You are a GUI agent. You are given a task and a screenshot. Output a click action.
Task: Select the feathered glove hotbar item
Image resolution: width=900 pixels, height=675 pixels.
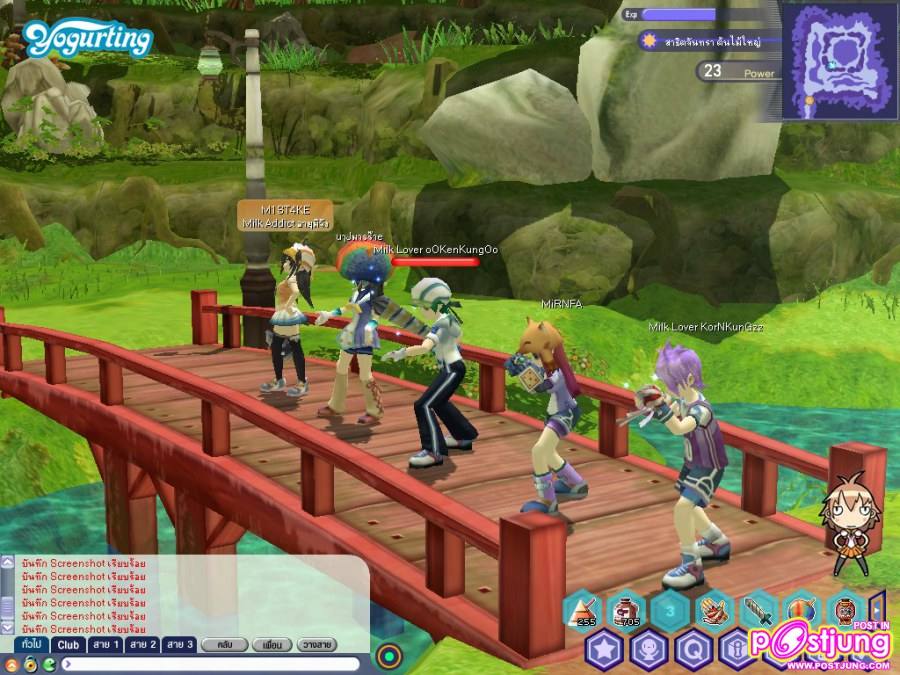pyautogui.click(x=712, y=611)
